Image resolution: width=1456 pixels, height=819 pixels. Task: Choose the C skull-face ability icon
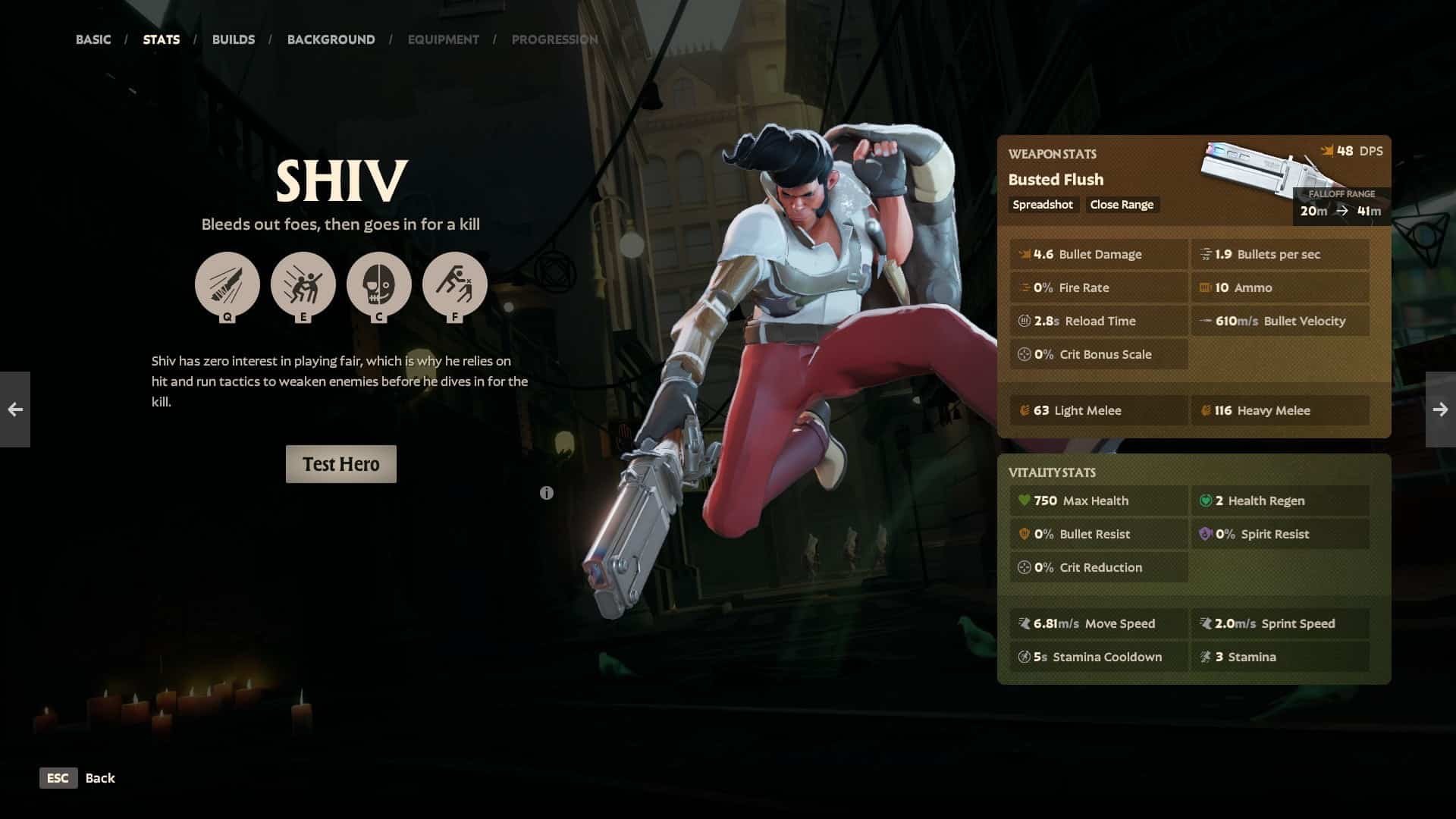(x=379, y=284)
